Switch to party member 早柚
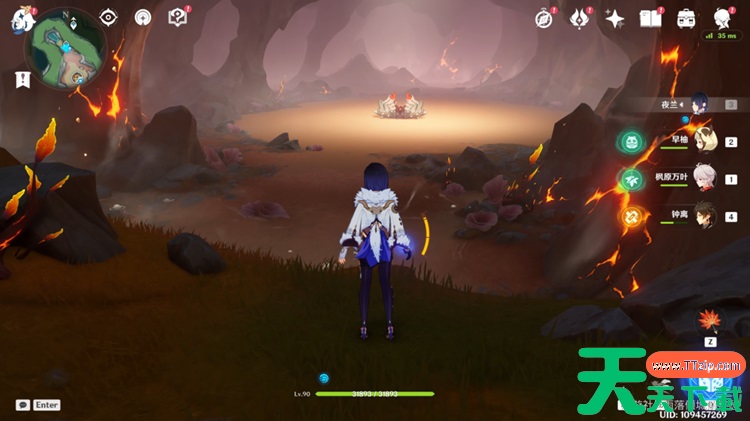Viewport: 750px width, 421px height. 705,141
